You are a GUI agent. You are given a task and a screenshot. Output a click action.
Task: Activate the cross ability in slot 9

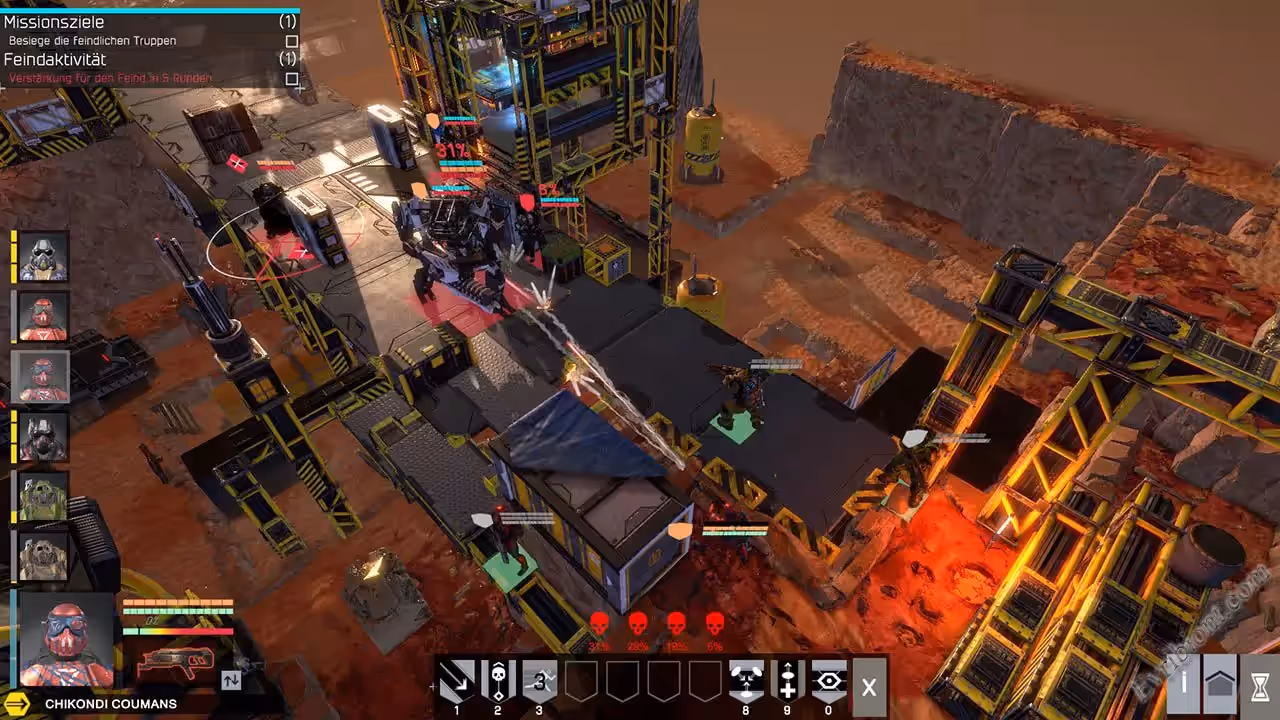[788, 680]
